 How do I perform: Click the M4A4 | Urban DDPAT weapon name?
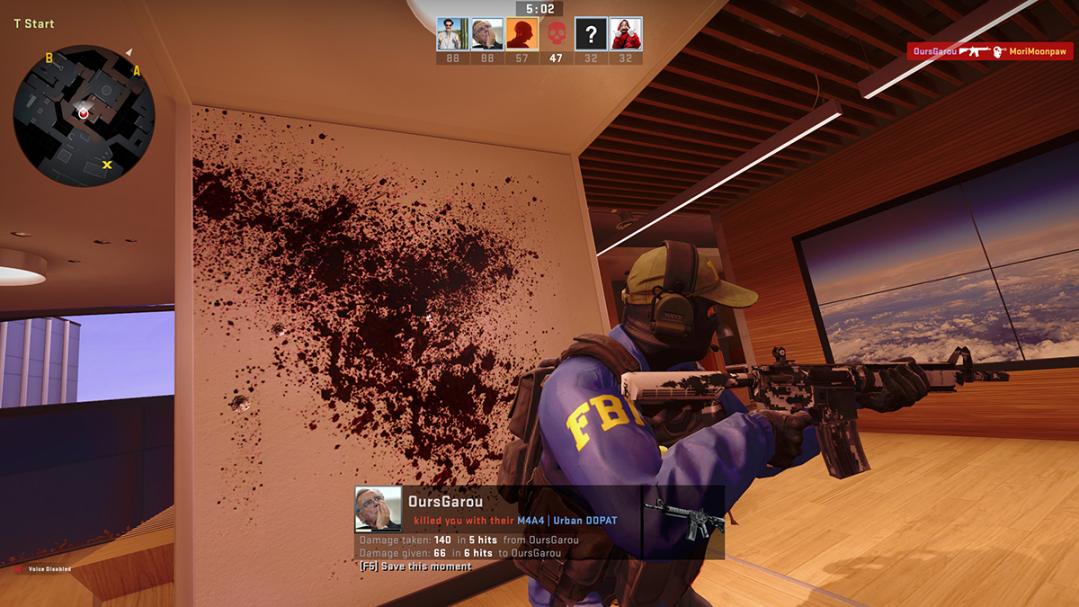tap(567, 521)
